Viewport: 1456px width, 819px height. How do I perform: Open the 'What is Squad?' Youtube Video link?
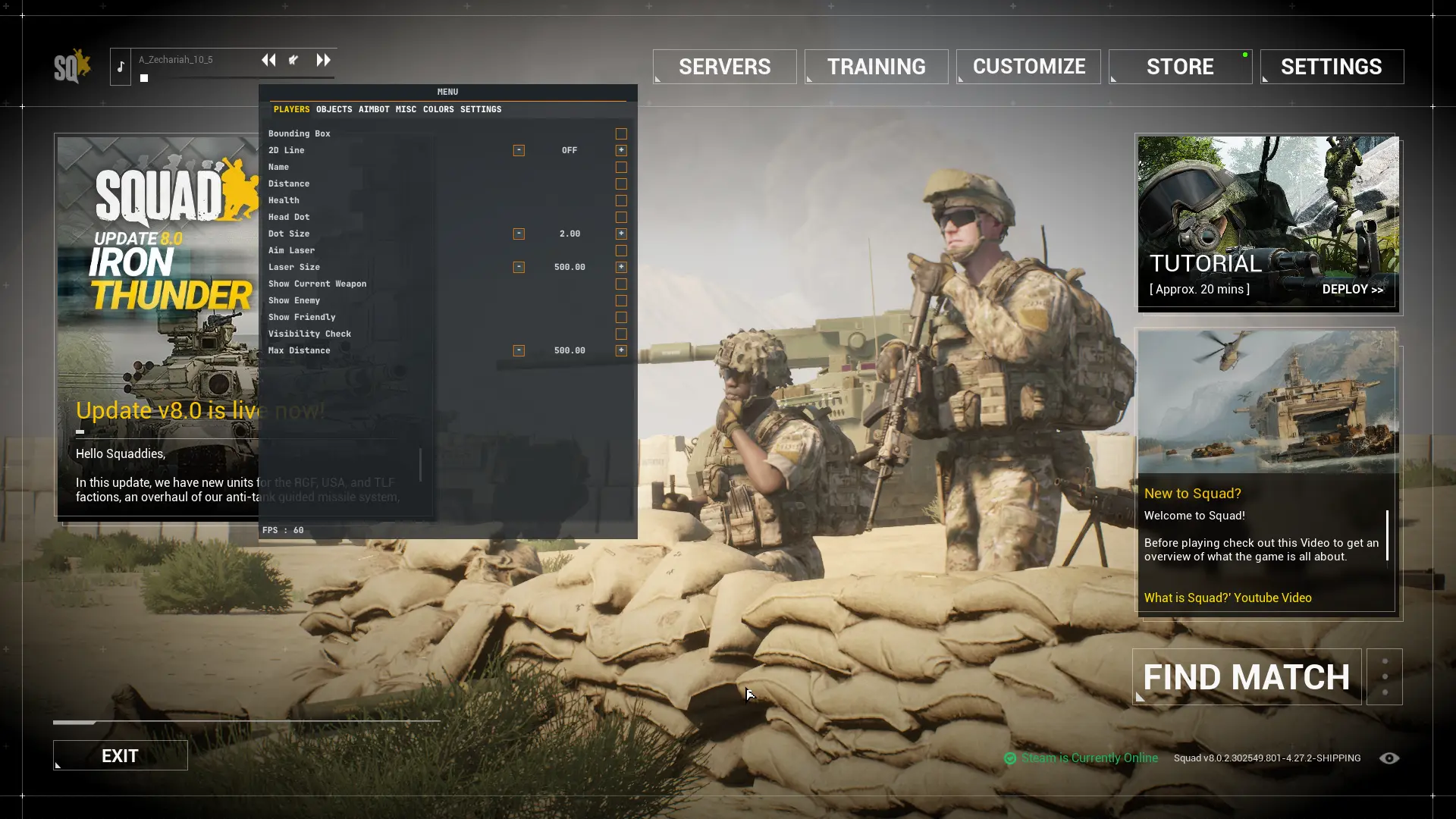click(x=1228, y=598)
